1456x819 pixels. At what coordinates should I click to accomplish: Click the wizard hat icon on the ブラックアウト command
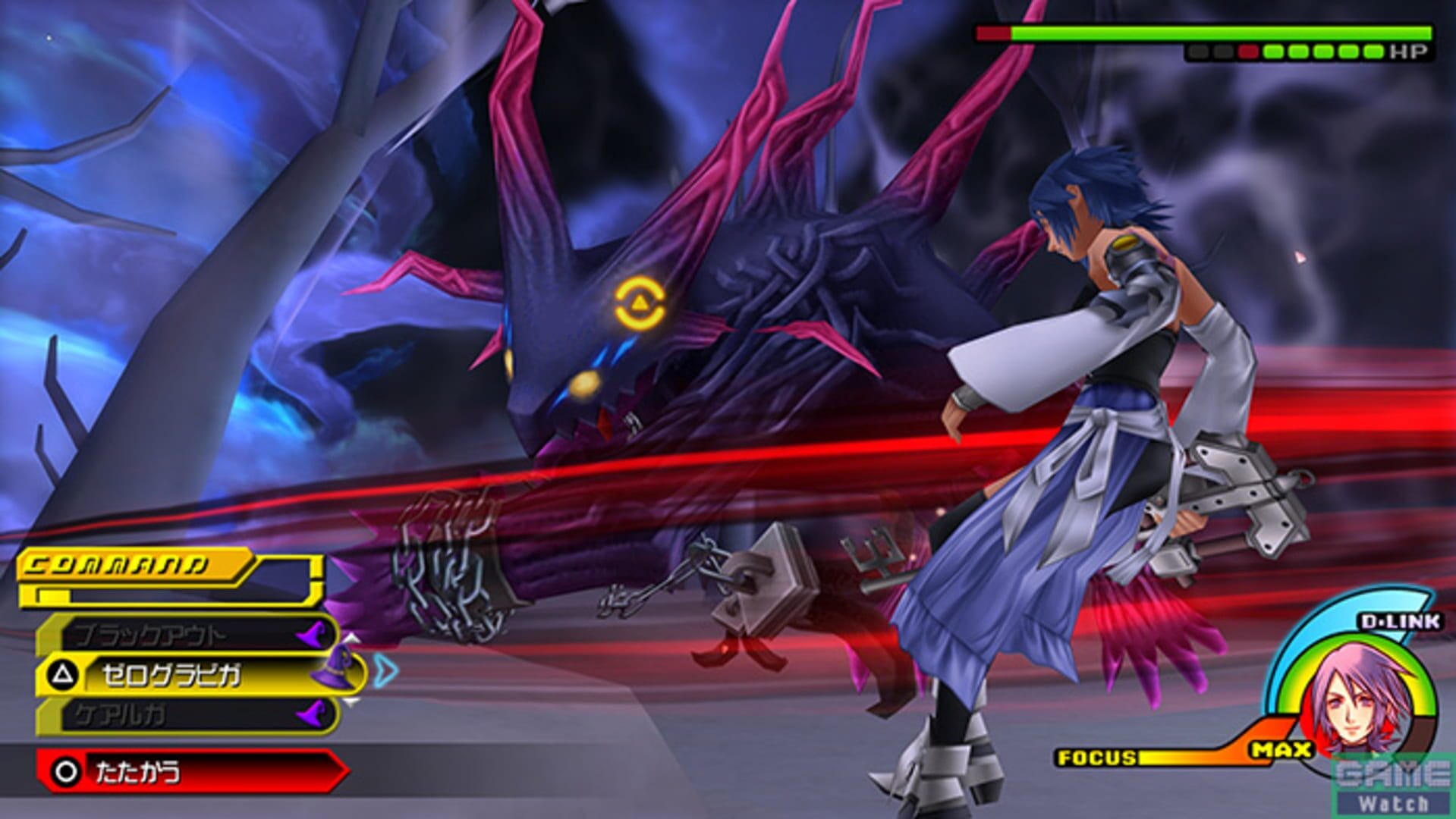point(313,633)
